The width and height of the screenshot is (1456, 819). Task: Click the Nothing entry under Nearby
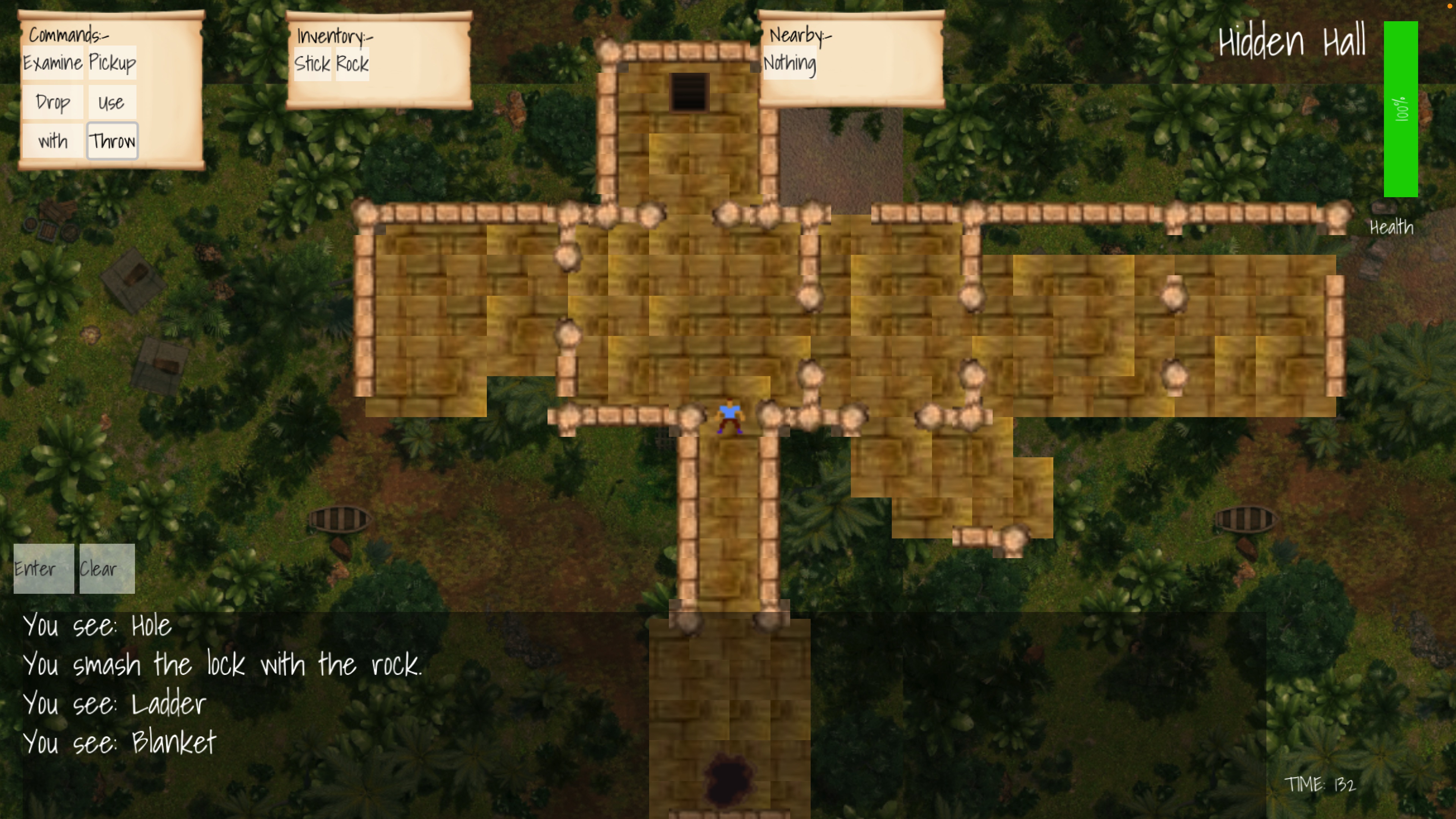[x=789, y=63]
